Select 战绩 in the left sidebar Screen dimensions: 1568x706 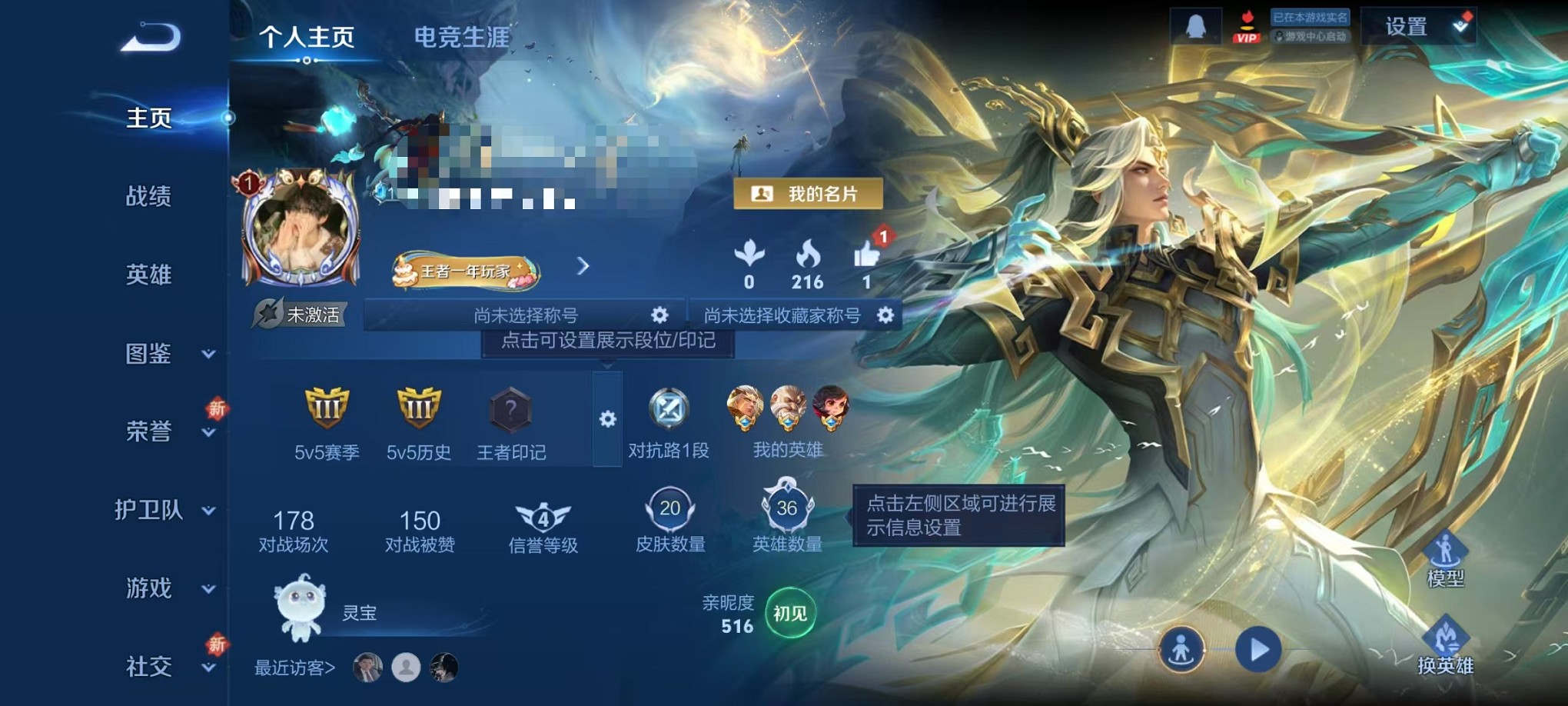coord(150,198)
